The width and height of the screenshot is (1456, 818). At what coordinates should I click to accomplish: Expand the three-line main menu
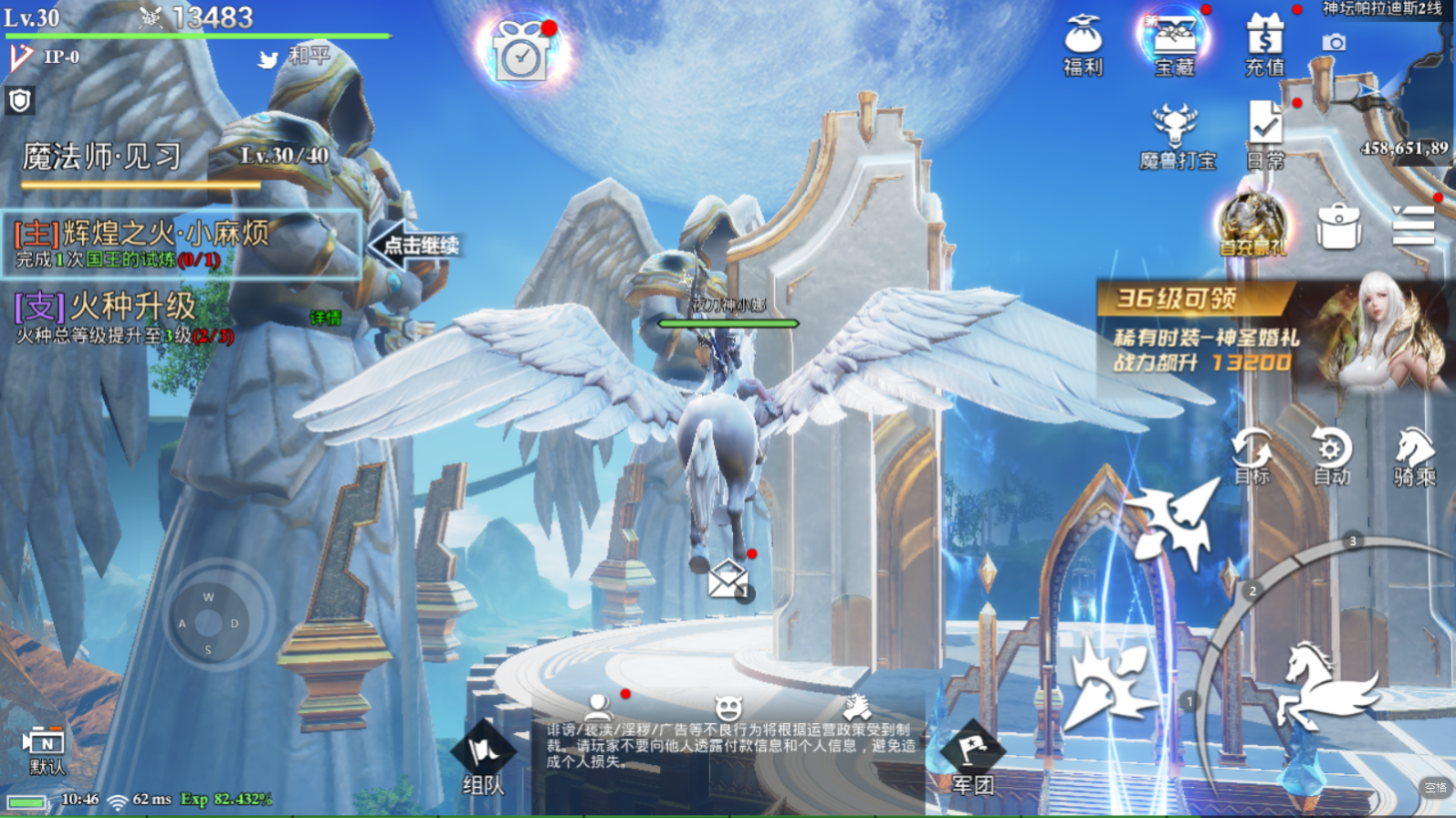(1413, 225)
